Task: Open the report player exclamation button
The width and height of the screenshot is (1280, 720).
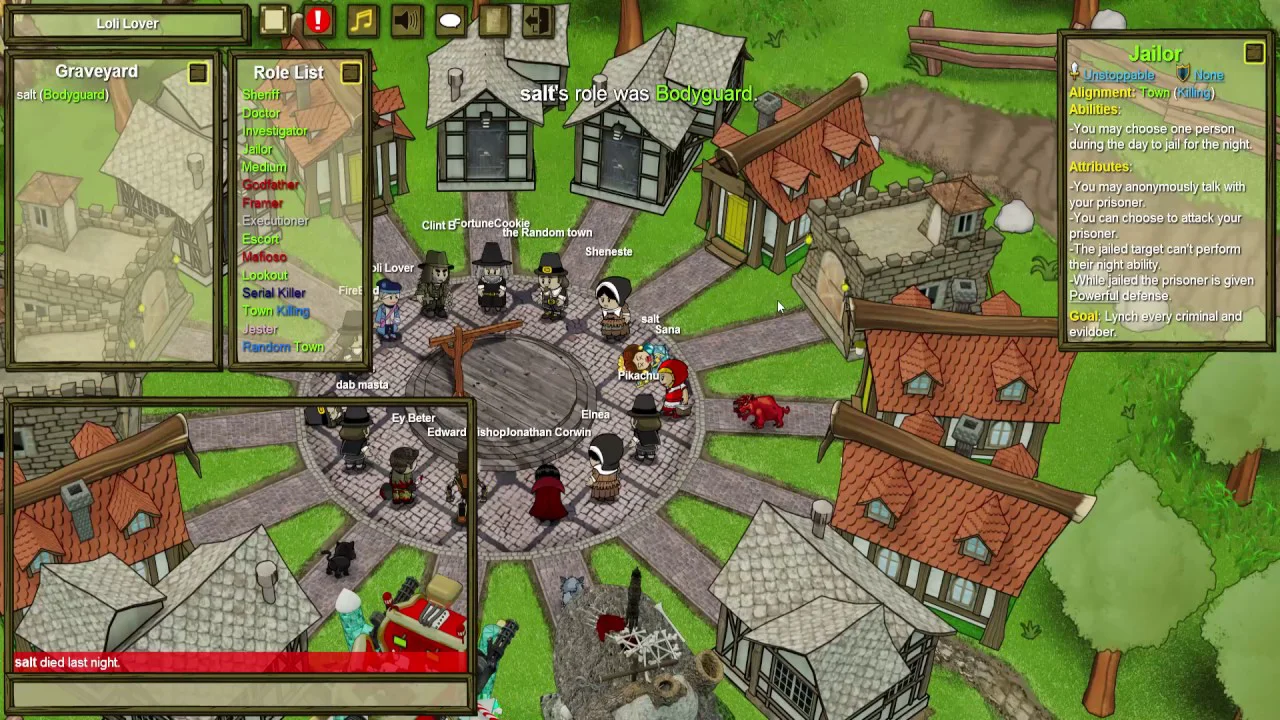Action: [318, 21]
